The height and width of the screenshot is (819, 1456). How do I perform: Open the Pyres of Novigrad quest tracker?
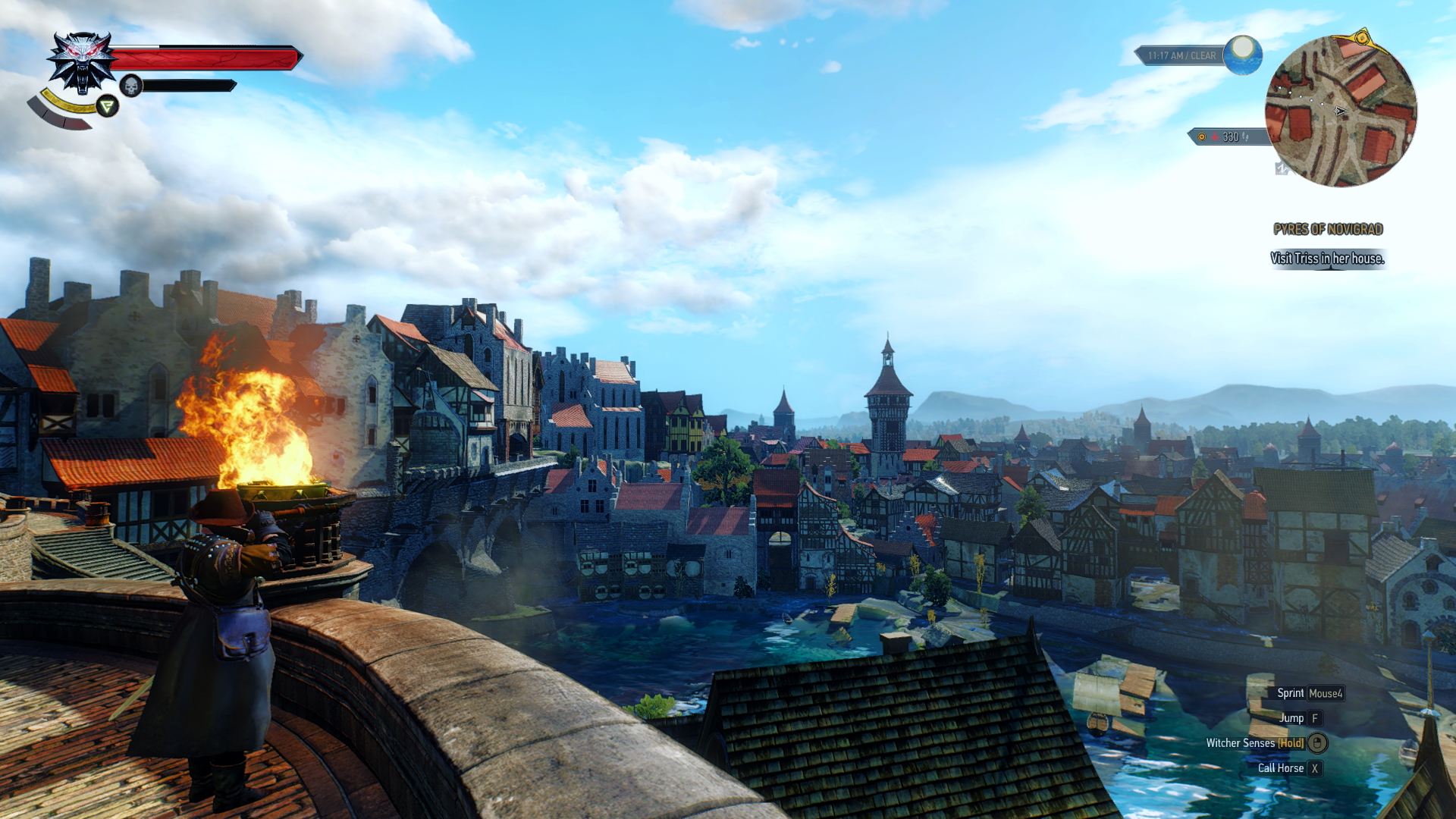click(x=1328, y=229)
